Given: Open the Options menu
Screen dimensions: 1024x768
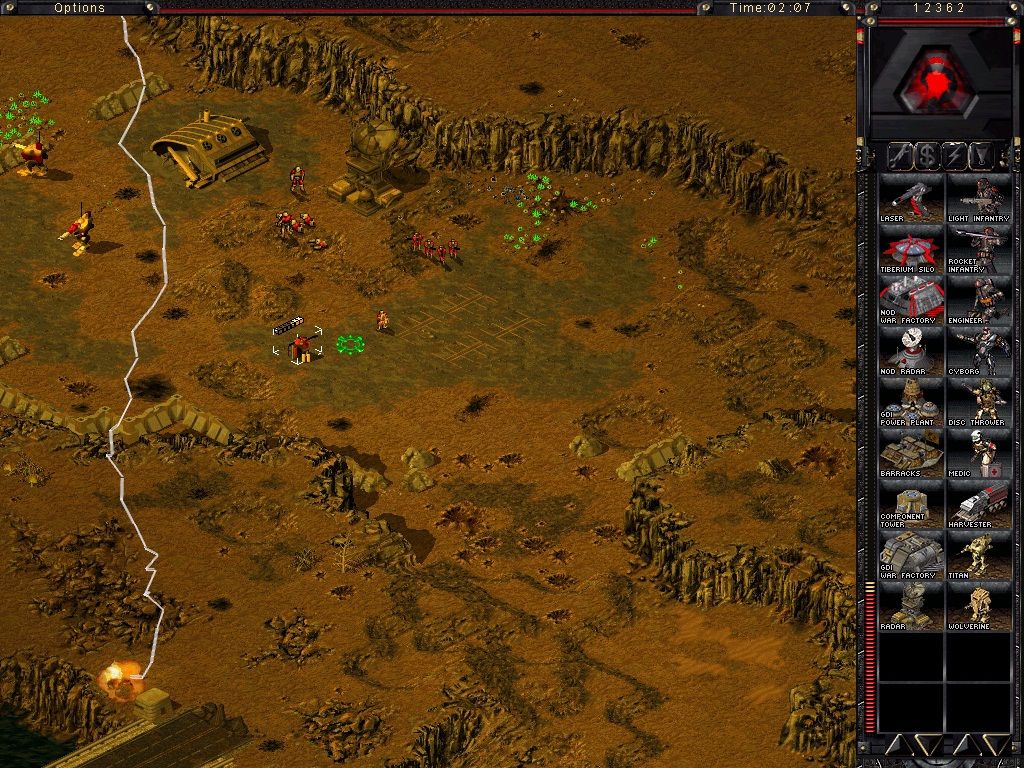Looking at the screenshot, I should pos(79,8).
